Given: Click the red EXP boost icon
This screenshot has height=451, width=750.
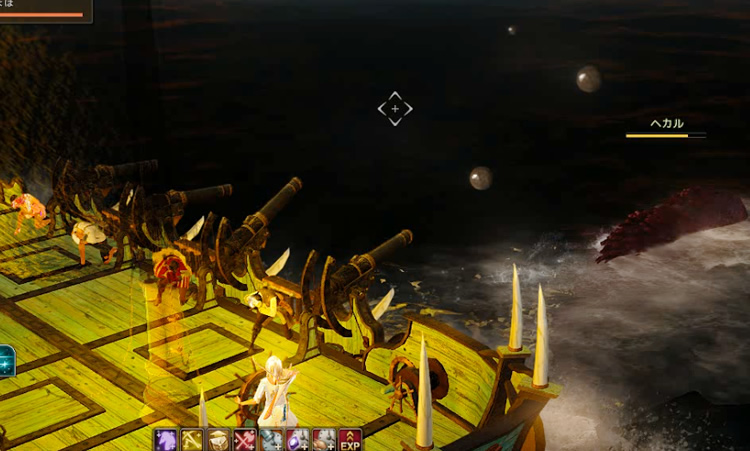Looking at the screenshot, I should [349, 440].
